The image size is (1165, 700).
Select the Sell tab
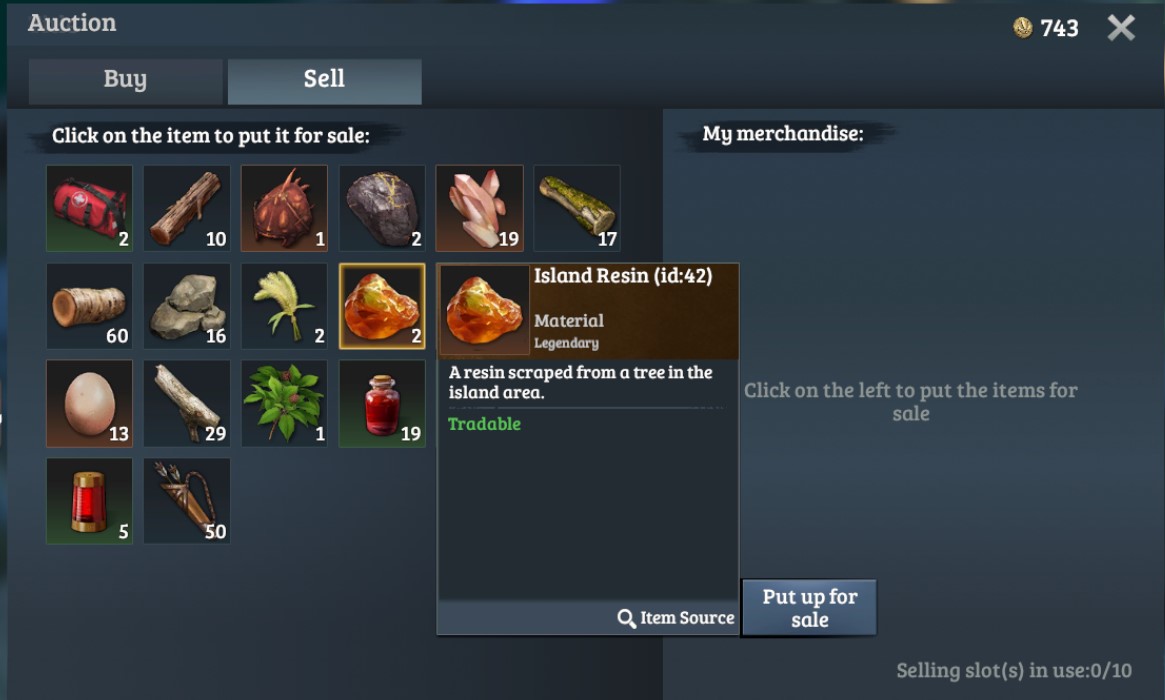tap(324, 81)
